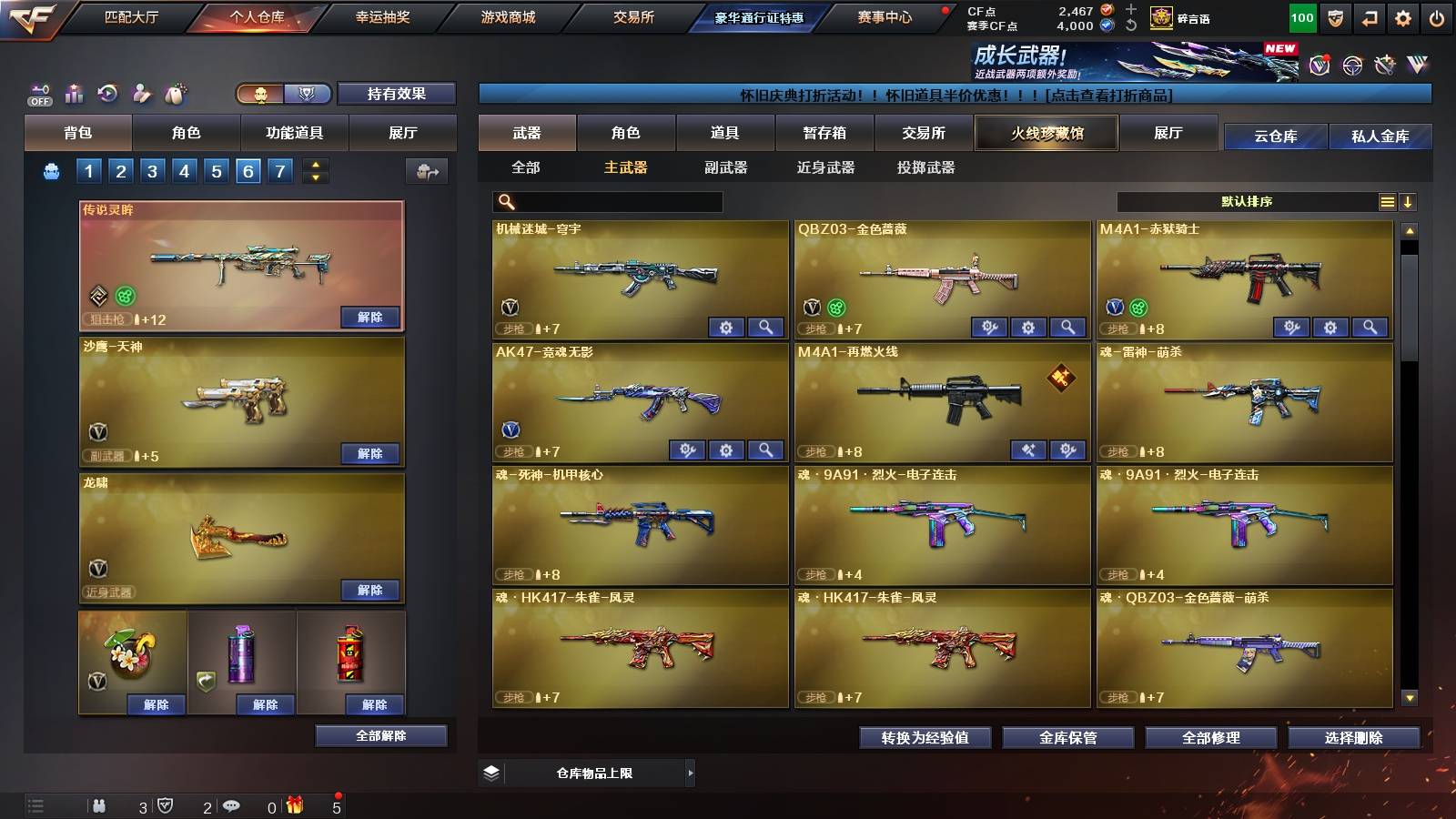
Task: Open the friends list icon in bottom status bar
Action: (x=100, y=805)
